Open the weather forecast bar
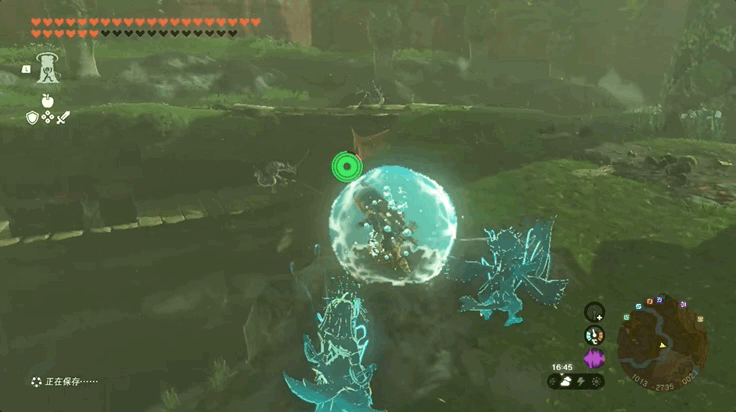This screenshot has width=736, height=412. [575, 381]
